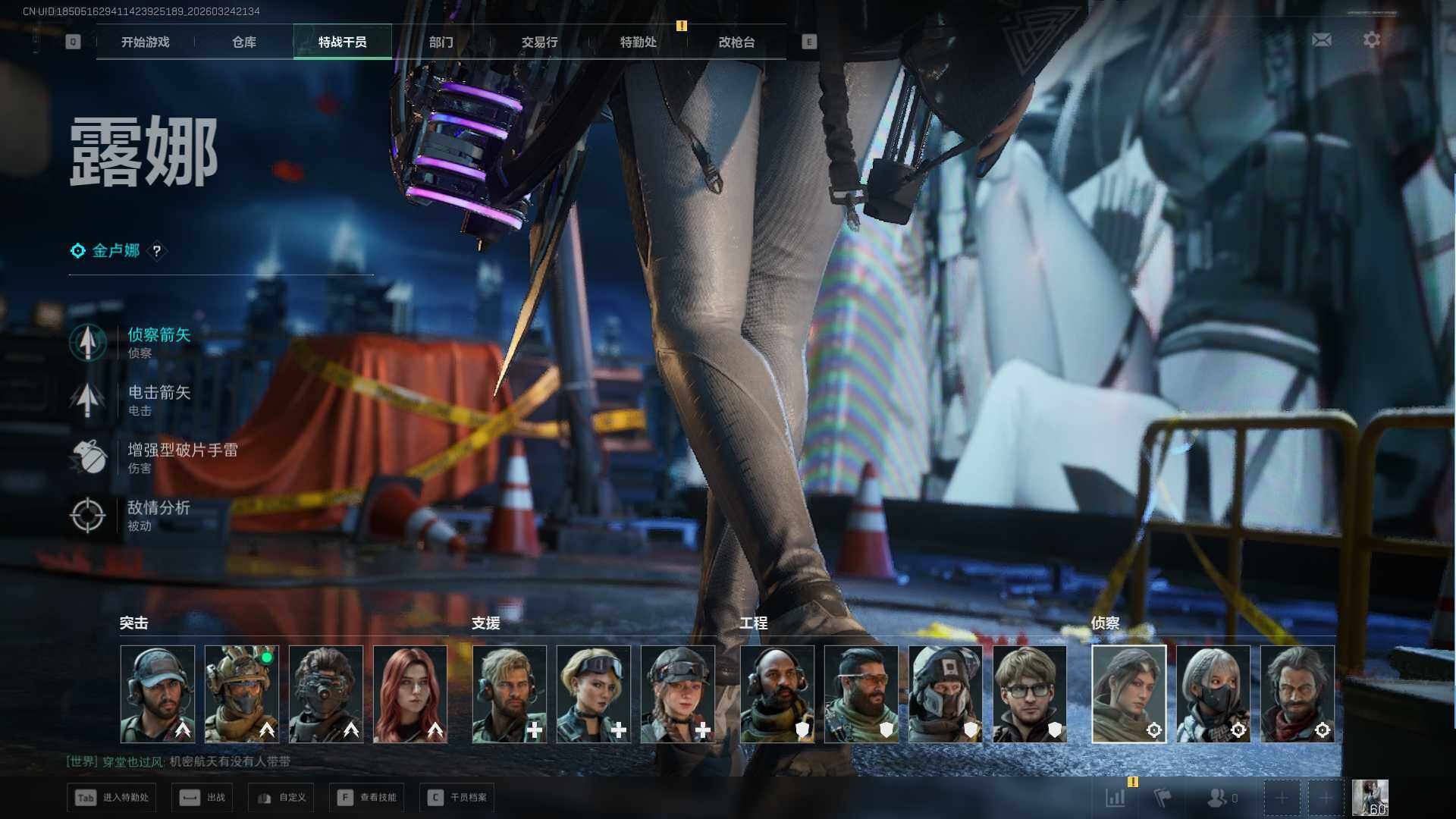Click the 出战 deploy button
Viewport: 1456px width, 819px height.
(x=202, y=798)
